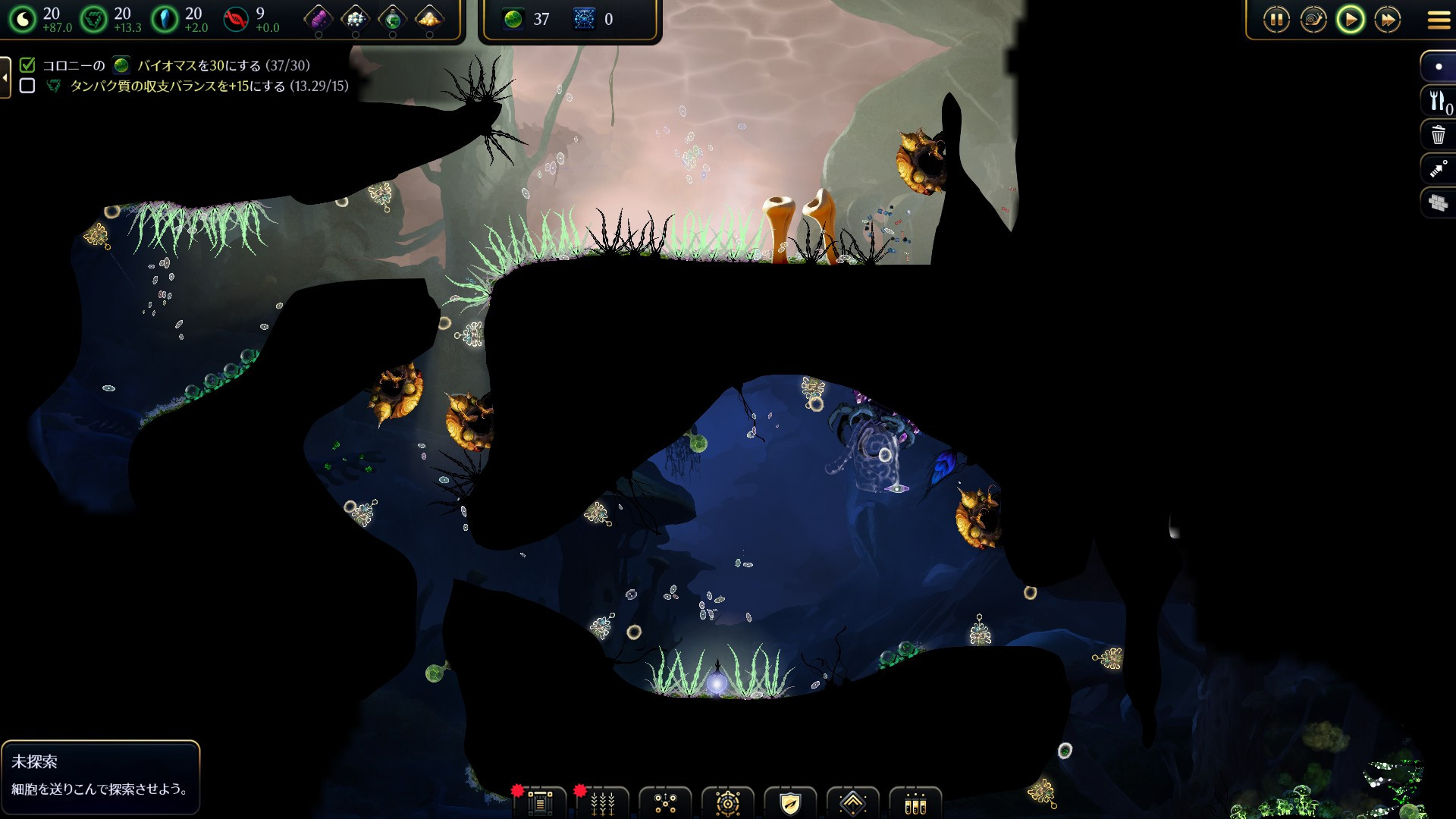This screenshot has width=1456, height=819.
Task: Select the fork and knife tool
Action: pos(1438,102)
